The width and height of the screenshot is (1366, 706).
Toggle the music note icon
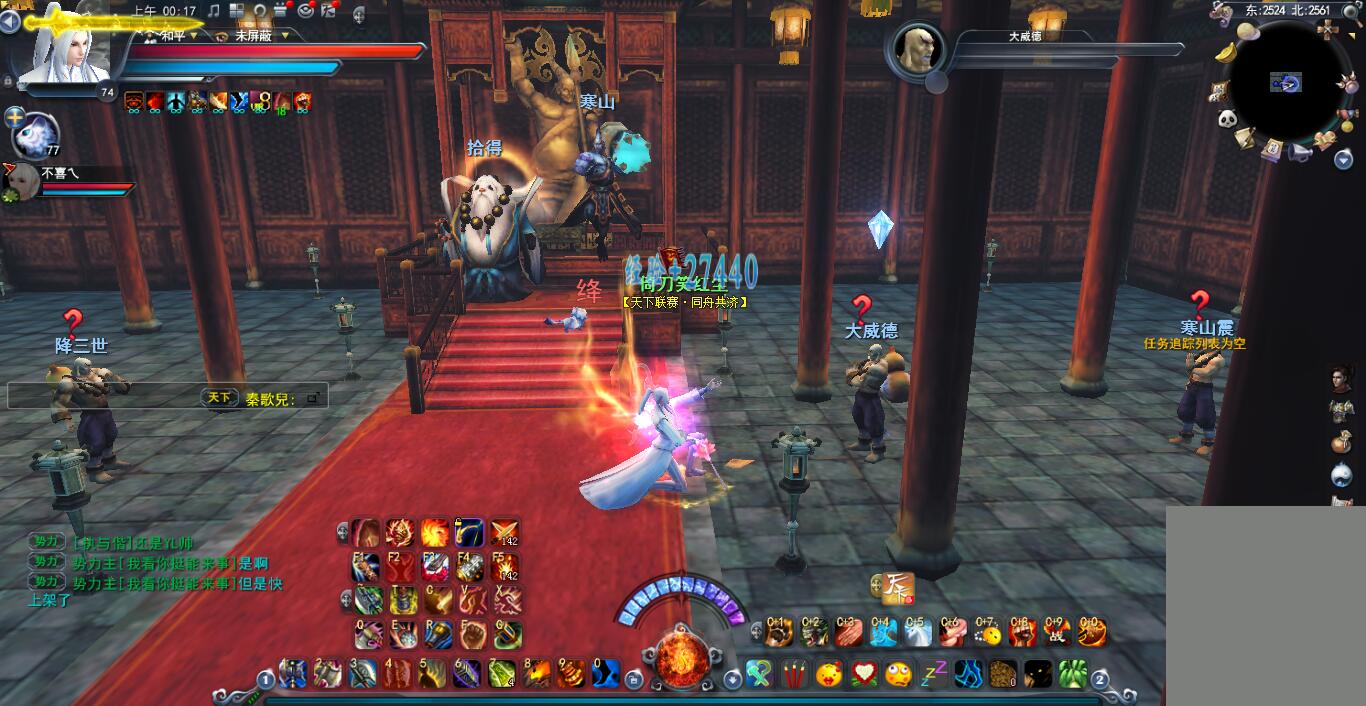coord(213,11)
